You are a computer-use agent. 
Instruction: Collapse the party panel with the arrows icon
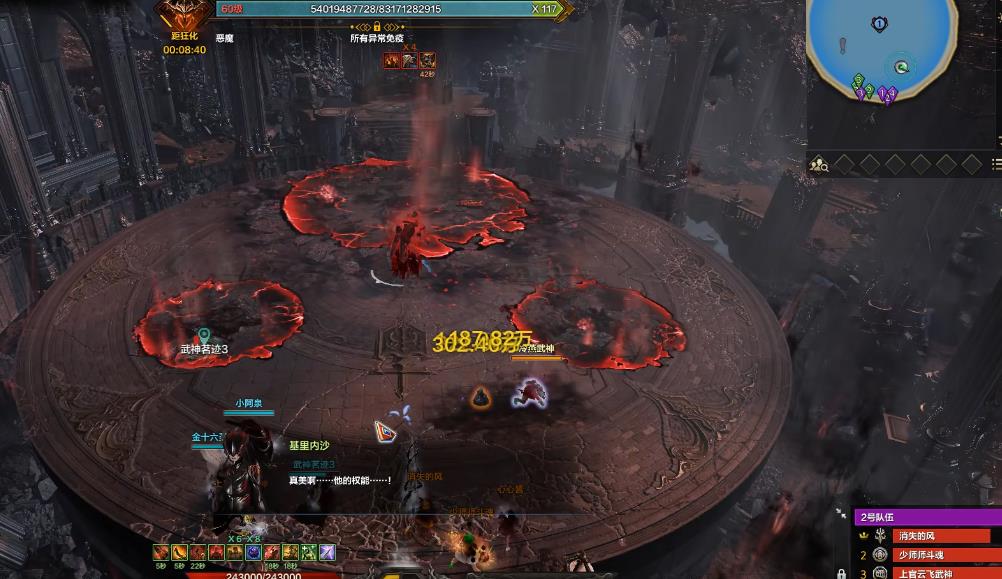click(x=841, y=515)
